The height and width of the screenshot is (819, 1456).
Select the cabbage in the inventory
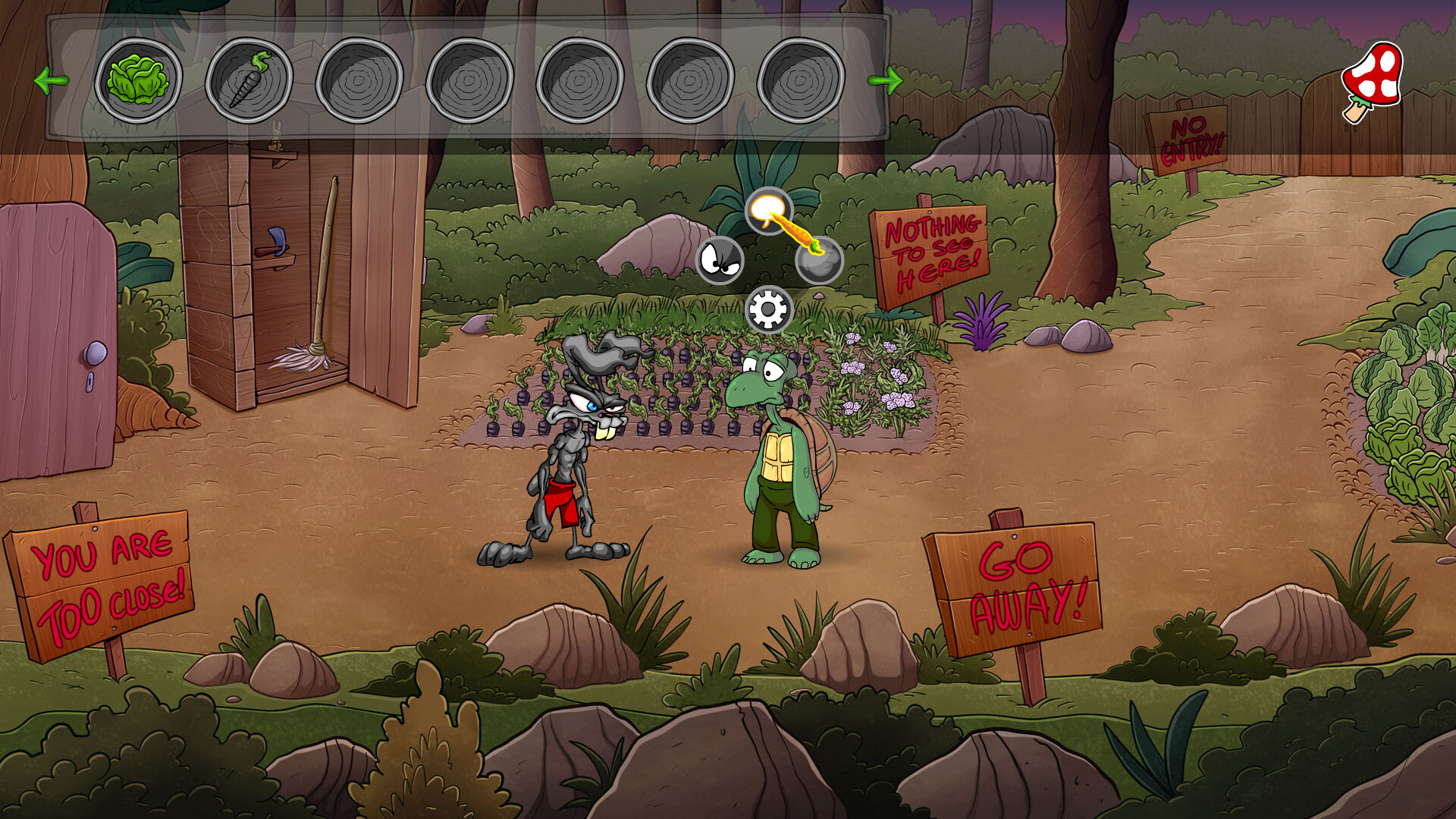click(x=138, y=80)
